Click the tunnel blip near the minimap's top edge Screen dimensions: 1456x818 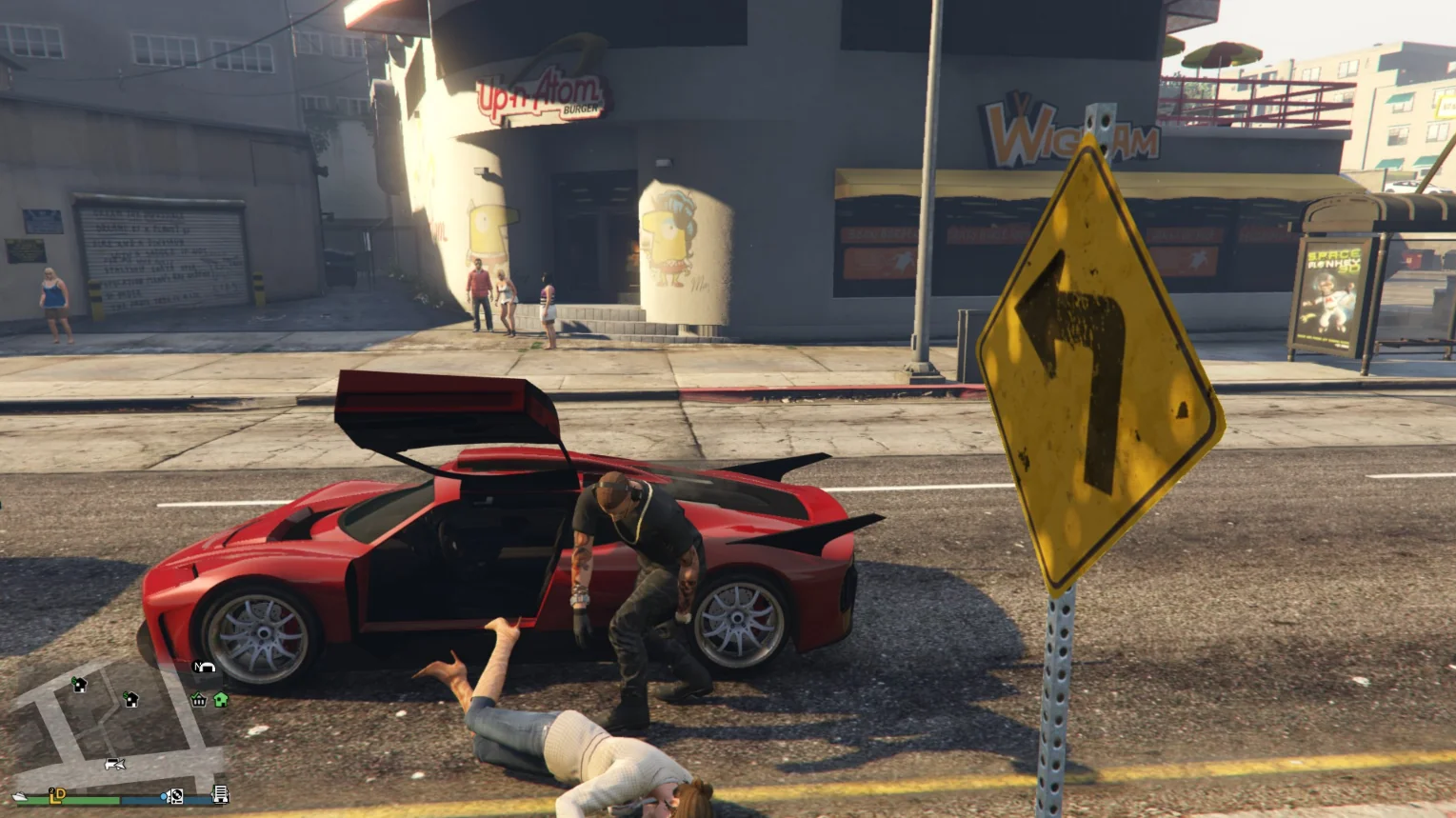[x=204, y=668]
